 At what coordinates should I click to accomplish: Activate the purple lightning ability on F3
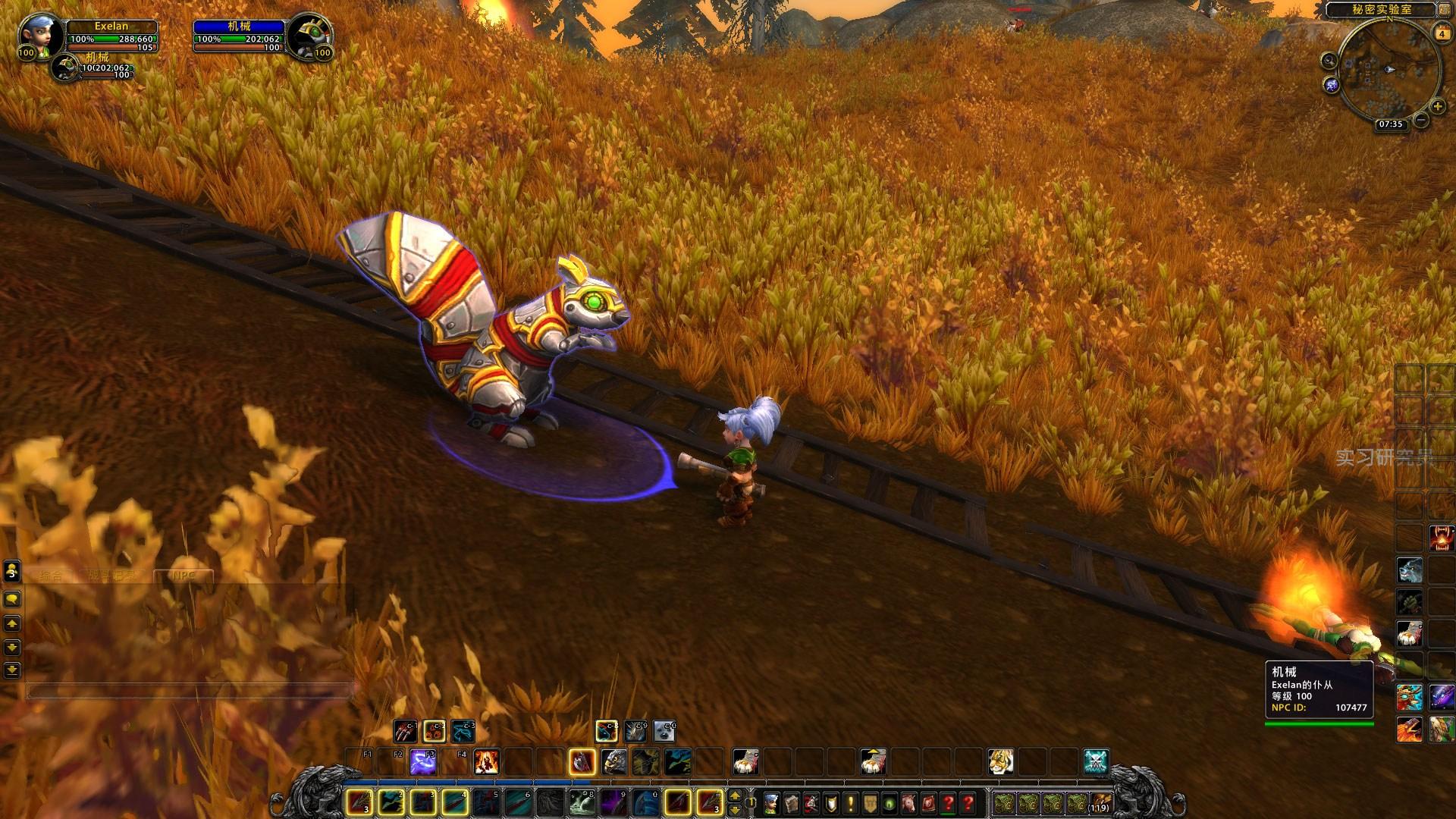tap(422, 761)
